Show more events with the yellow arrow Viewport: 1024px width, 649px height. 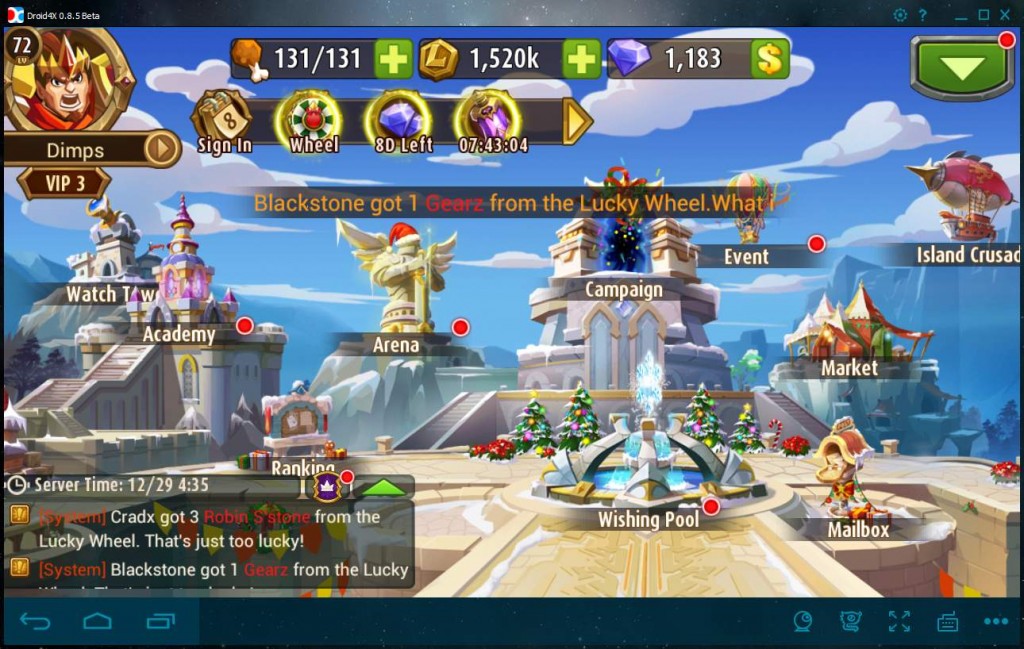click(x=577, y=121)
